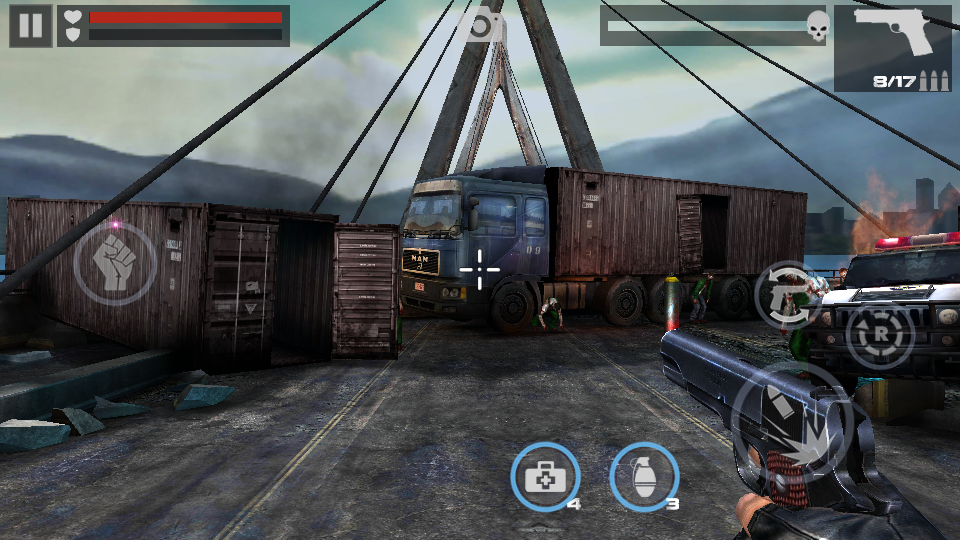This screenshot has width=960, height=540.
Task: Switch weapon with the gun swap button
Action: tap(789, 295)
